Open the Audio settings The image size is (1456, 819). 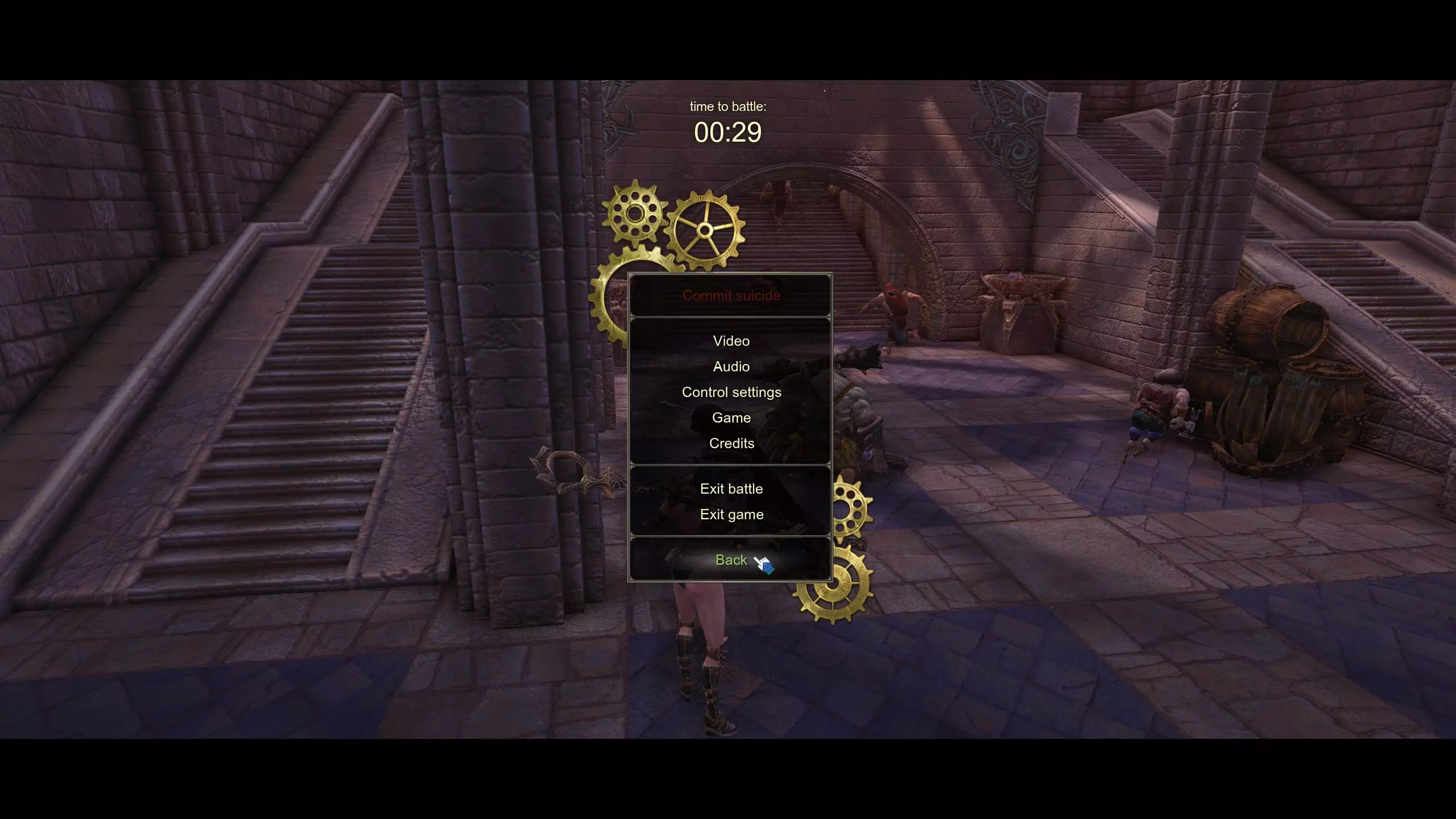[x=731, y=367]
